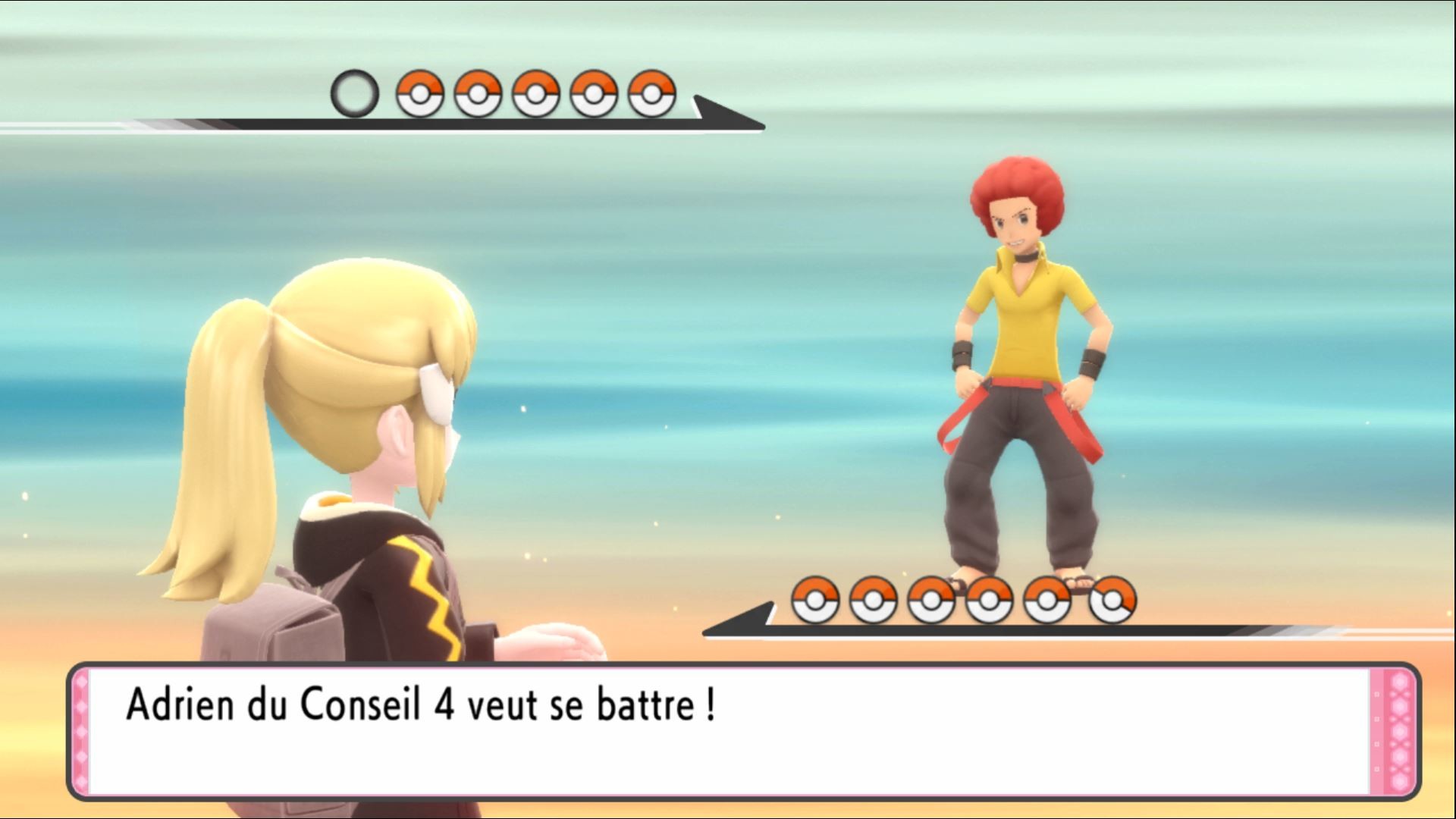This screenshot has width=1456, height=819.
Task: Click the middle Poké Ball of player's team row
Action: pos(535,93)
